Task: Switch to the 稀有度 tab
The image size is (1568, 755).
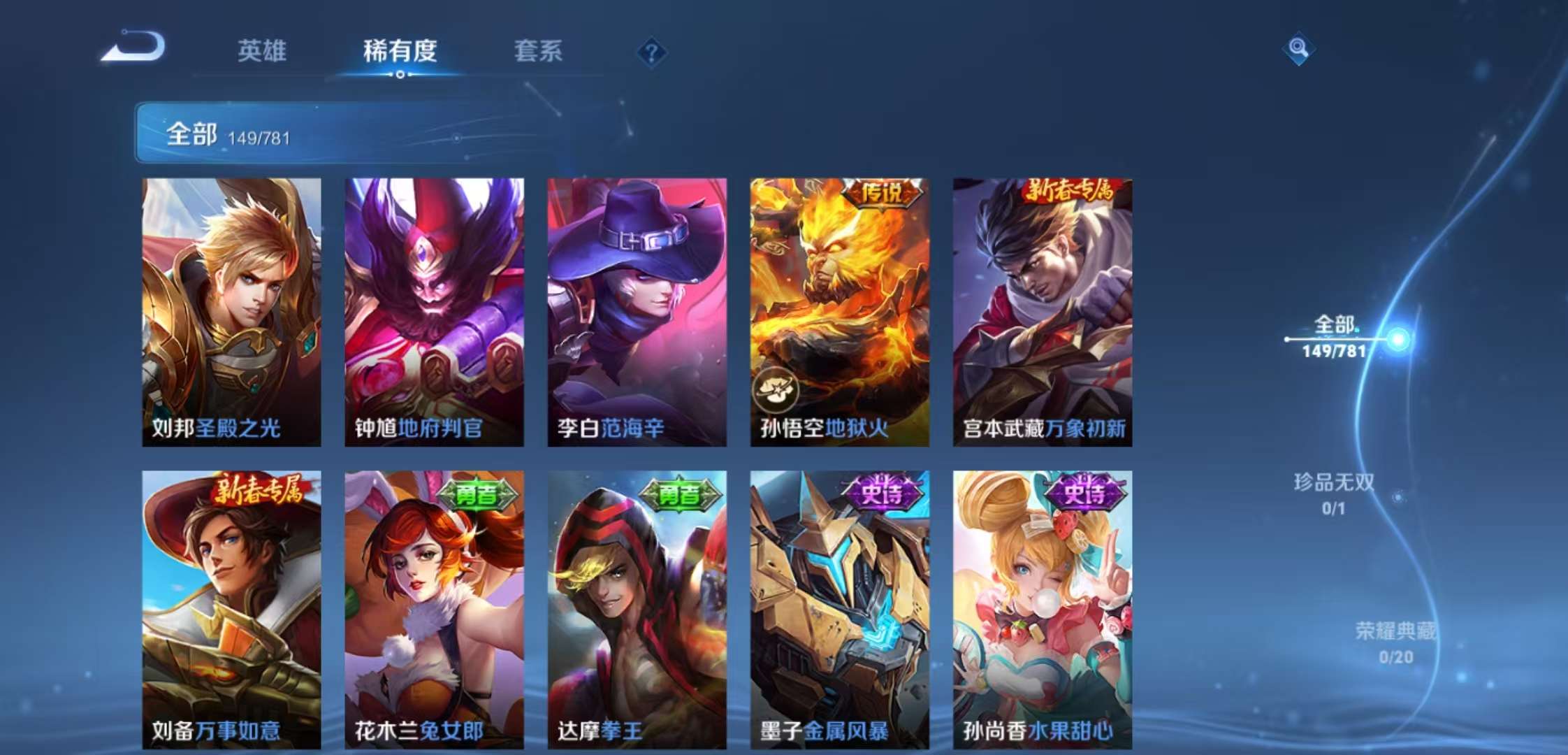Action: tap(399, 52)
